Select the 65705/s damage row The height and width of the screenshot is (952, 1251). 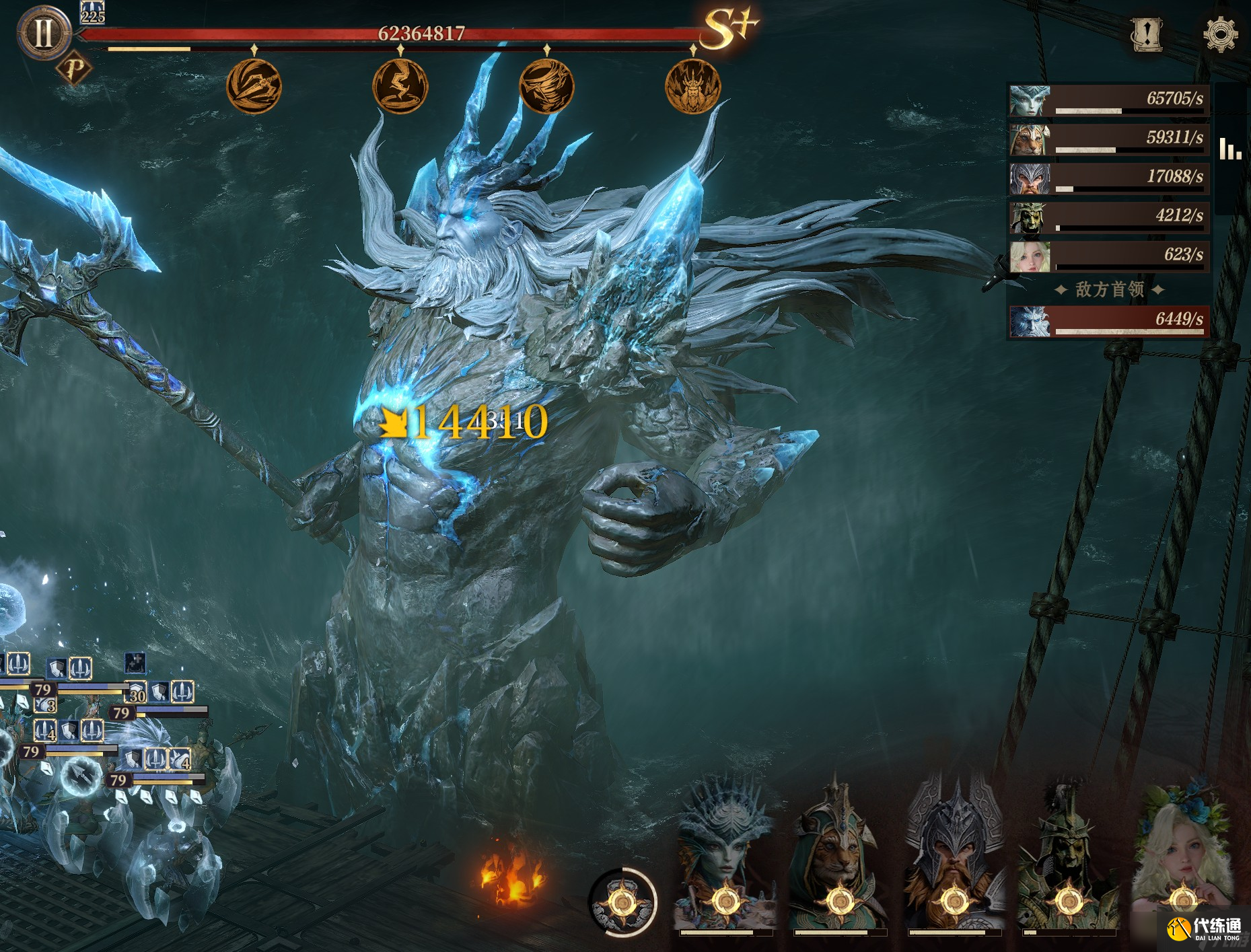(1108, 100)
